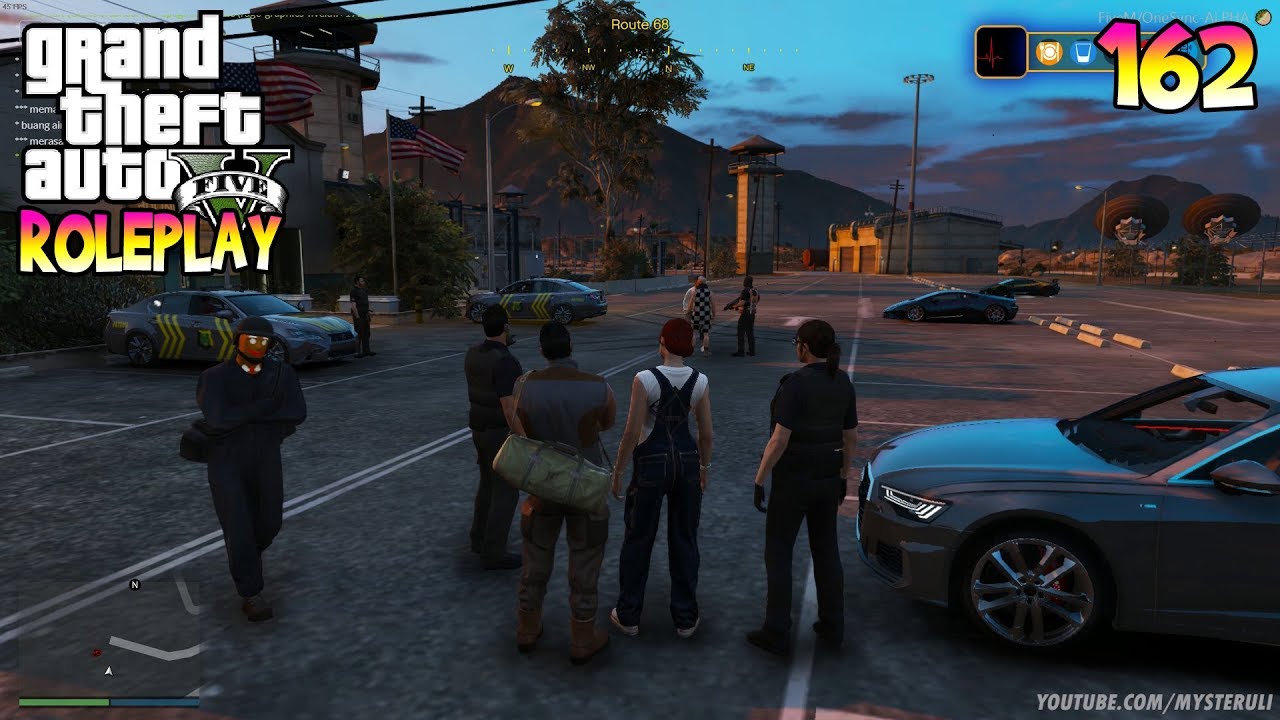Select the red blip on the minimap

[97, 652]
